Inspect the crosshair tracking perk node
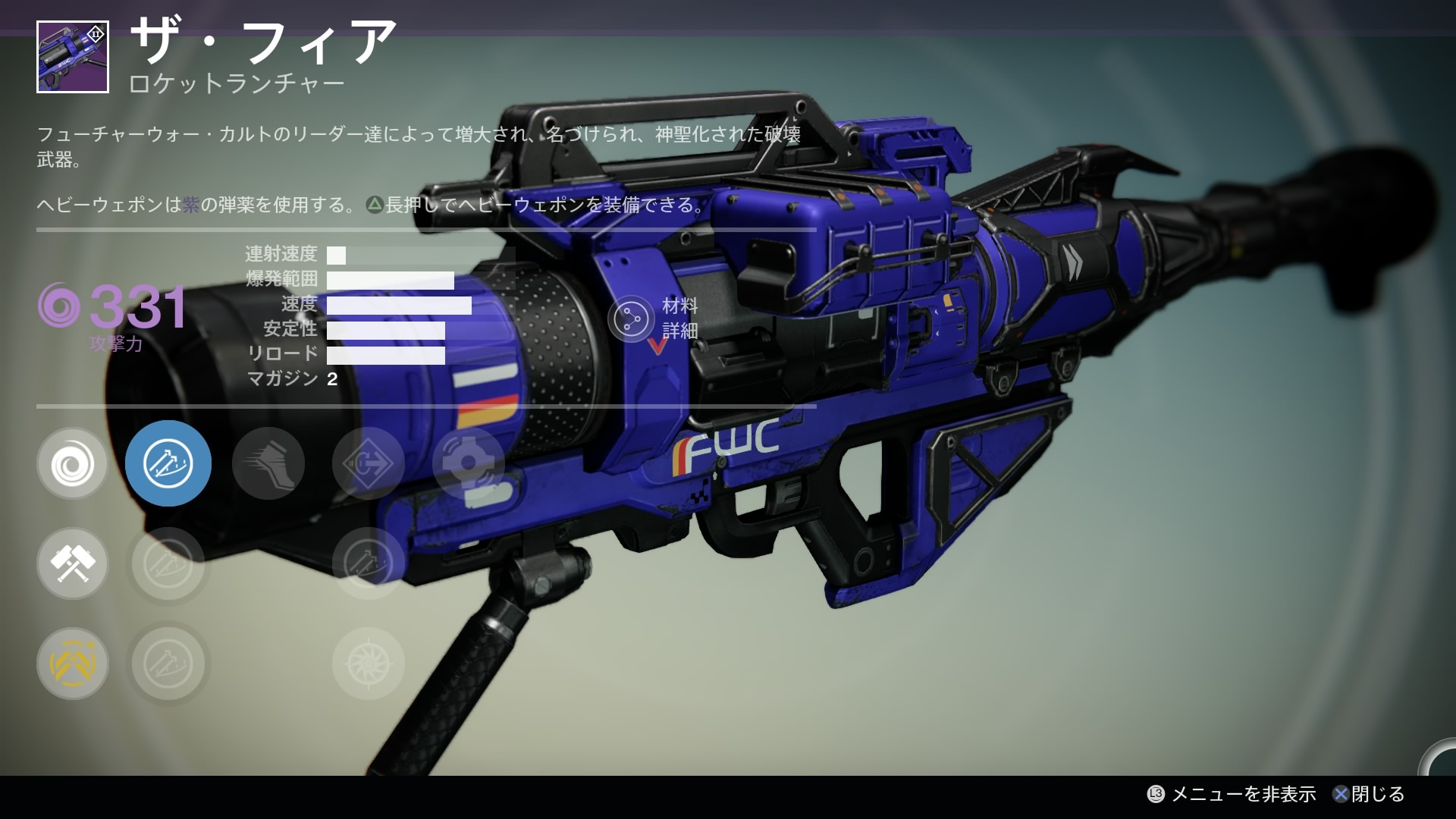 click(468, 463)
